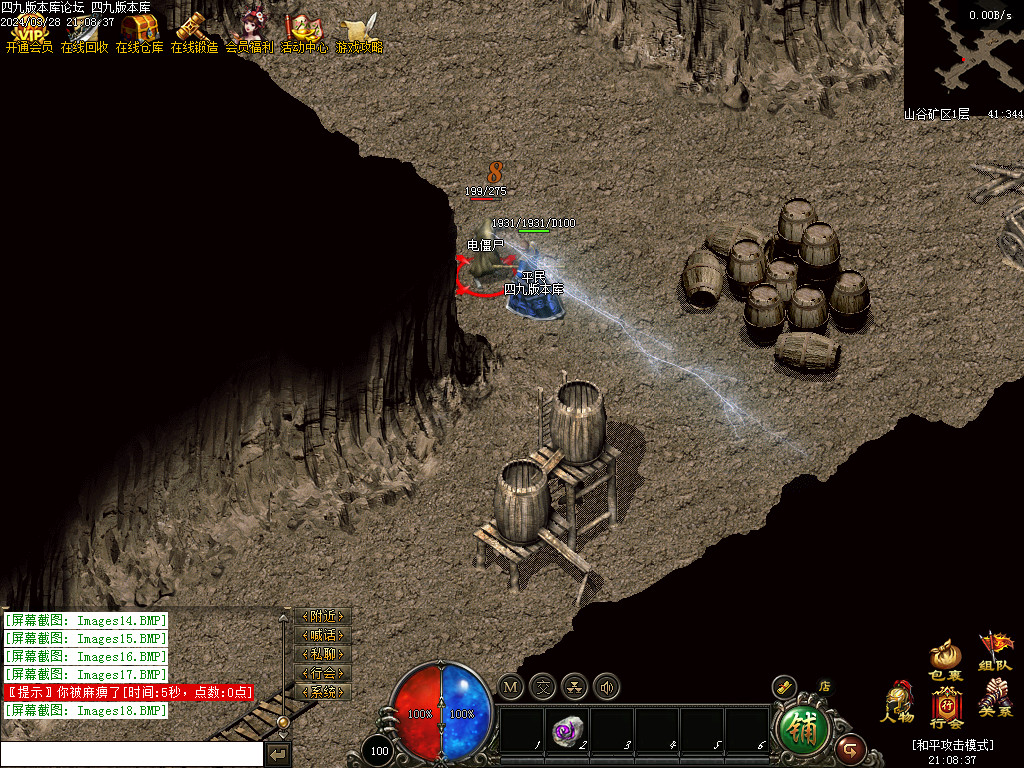This screenshot has height=768, width=1024.
Task: Open the 活动中心 event center
Action: (x=303, y=34)
